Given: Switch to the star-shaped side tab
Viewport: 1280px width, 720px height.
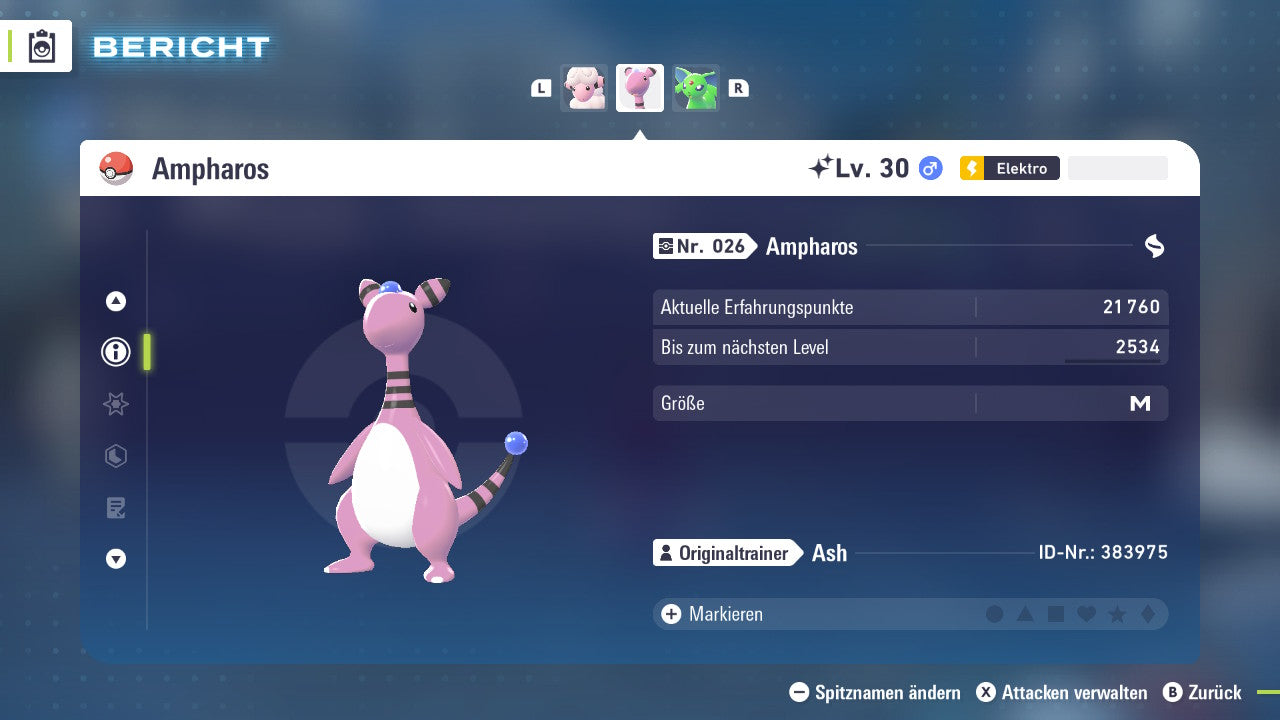Looking at the screenshot, I should point(116,404).
